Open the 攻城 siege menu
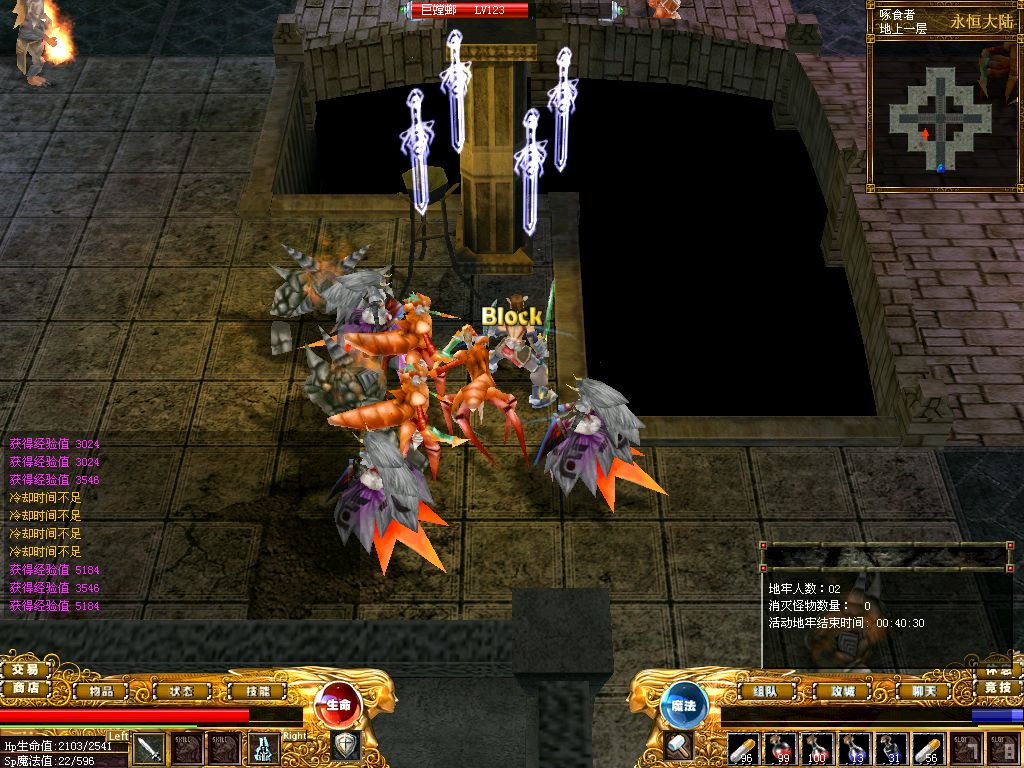 [x=835, y=690]
